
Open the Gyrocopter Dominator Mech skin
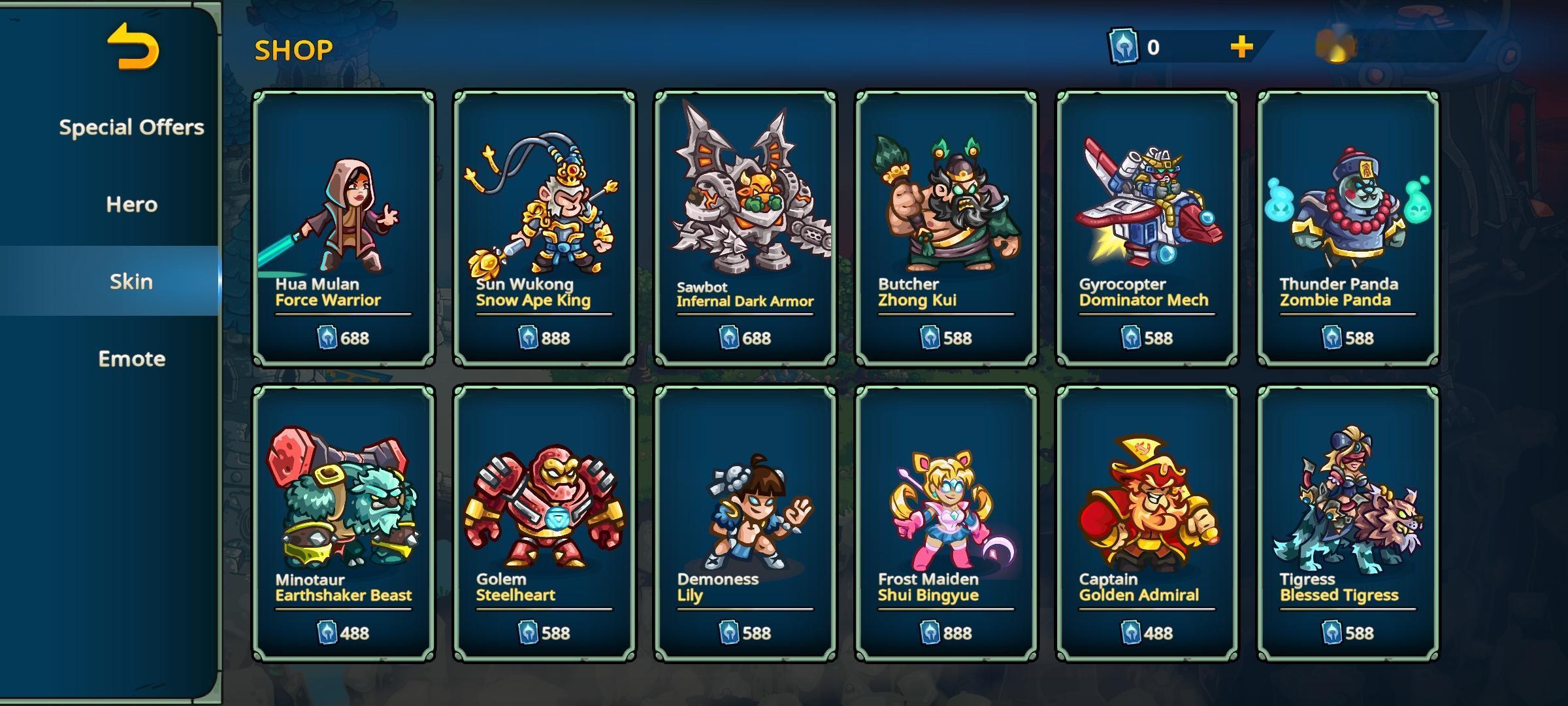[x=1147, y=229]
